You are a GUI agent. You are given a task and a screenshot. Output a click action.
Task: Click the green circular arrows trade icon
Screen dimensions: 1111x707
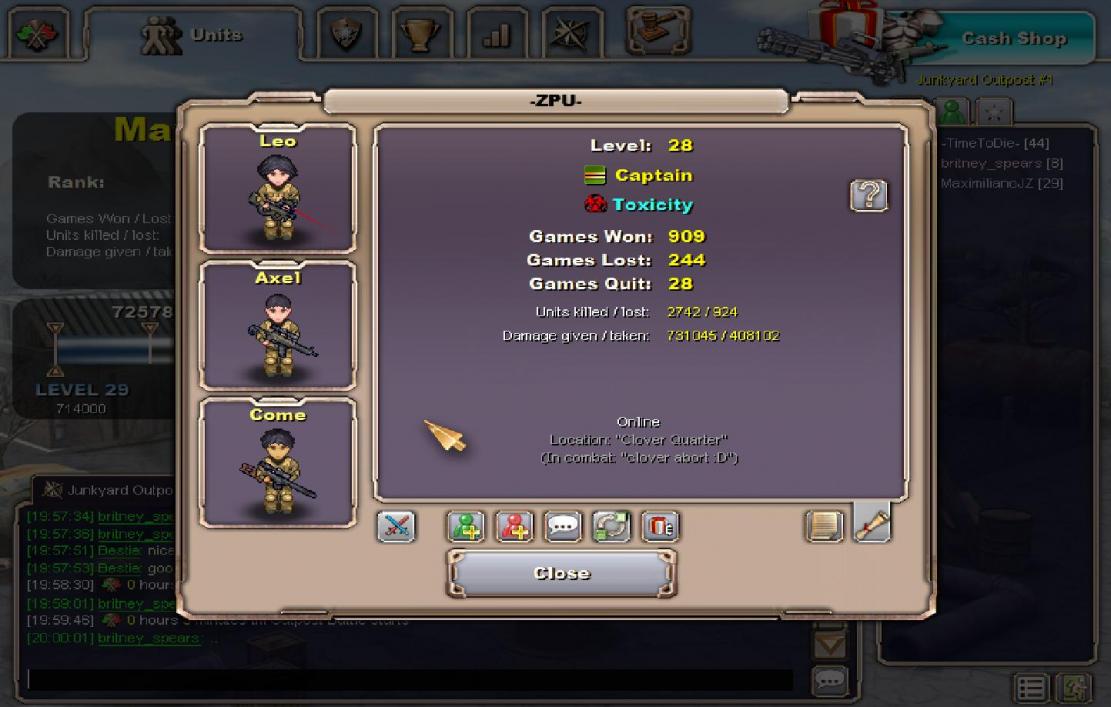click(611, 526)
